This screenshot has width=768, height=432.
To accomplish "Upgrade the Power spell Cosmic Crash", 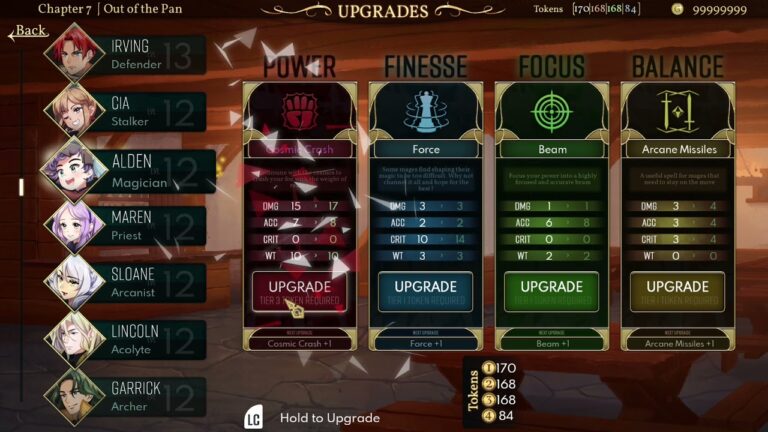I will pos(299,291).
